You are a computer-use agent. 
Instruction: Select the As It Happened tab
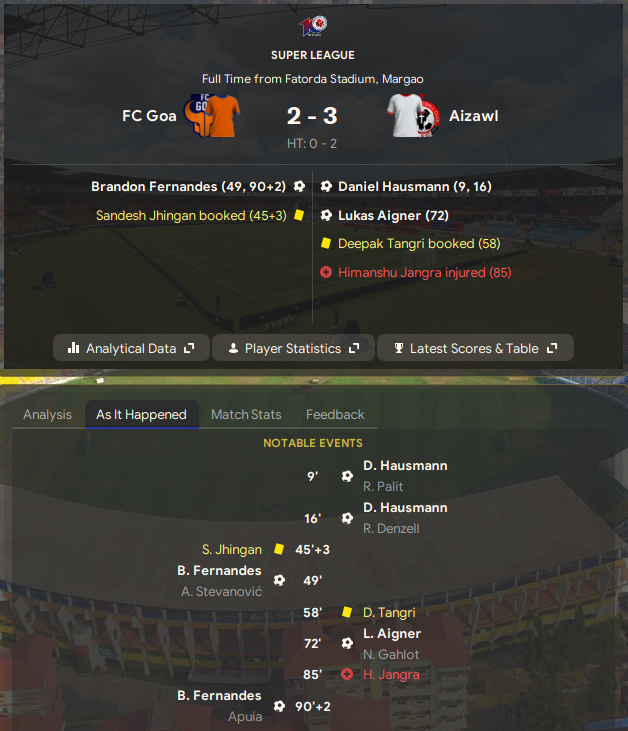(x=141, y=414)
